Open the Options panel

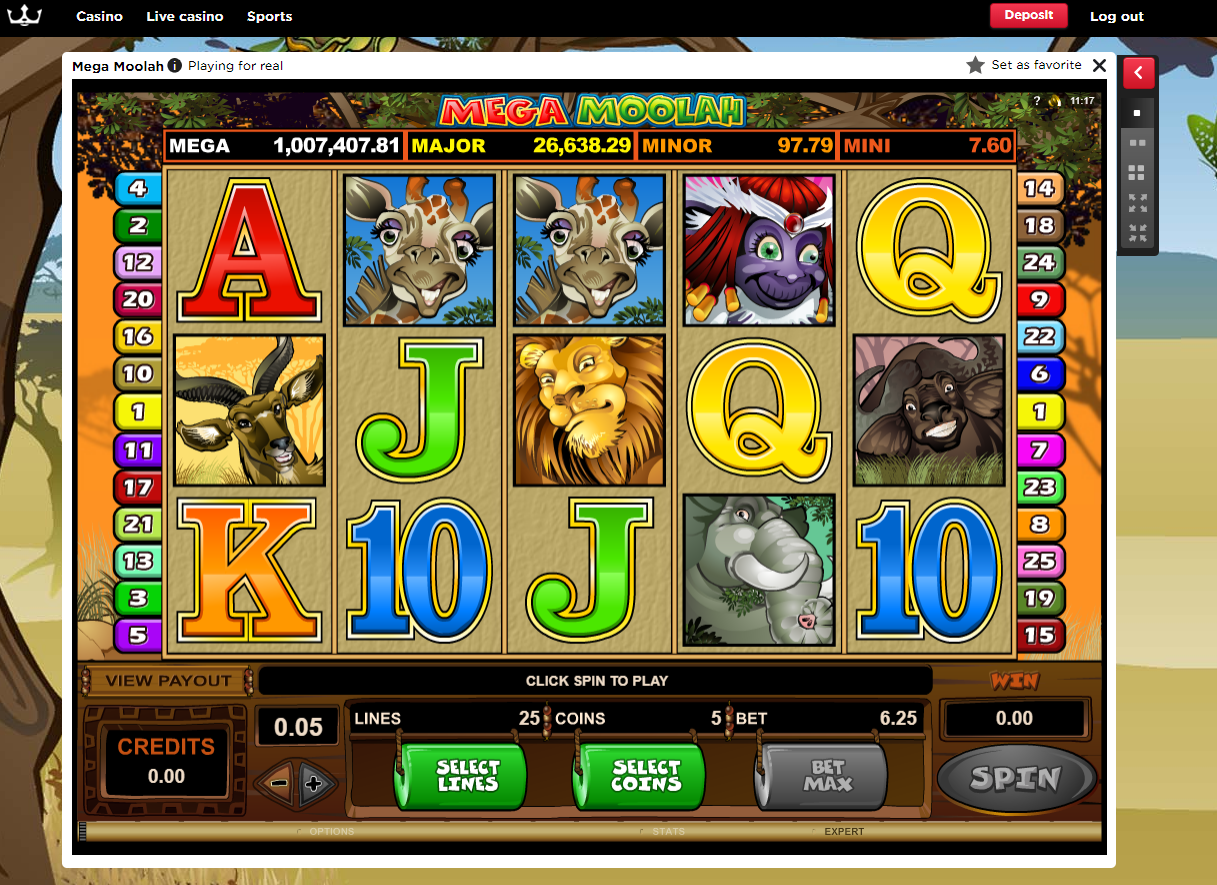331,831
